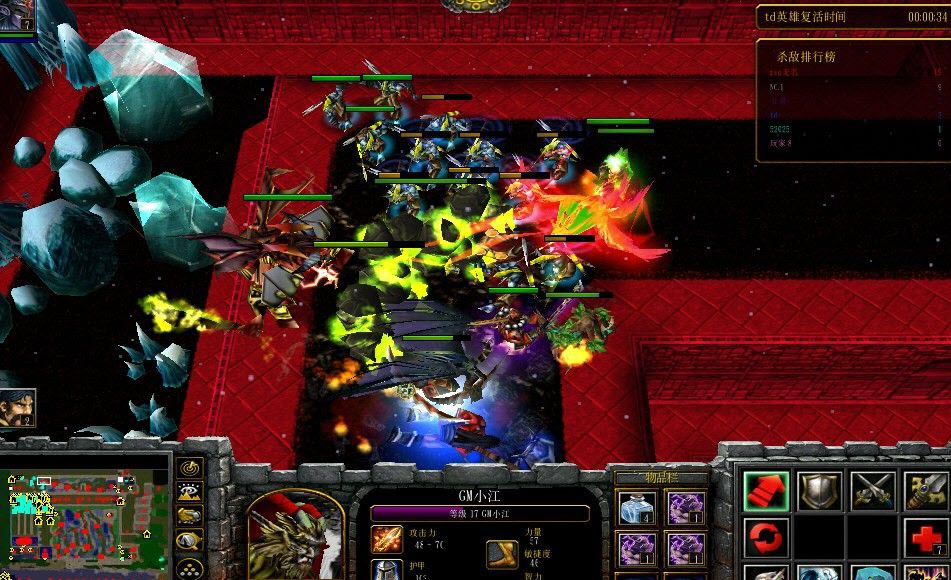Viewport: 951px width, 580px height.
Task: Select the idle worker portrait icon
Action: tap(18, 408)
